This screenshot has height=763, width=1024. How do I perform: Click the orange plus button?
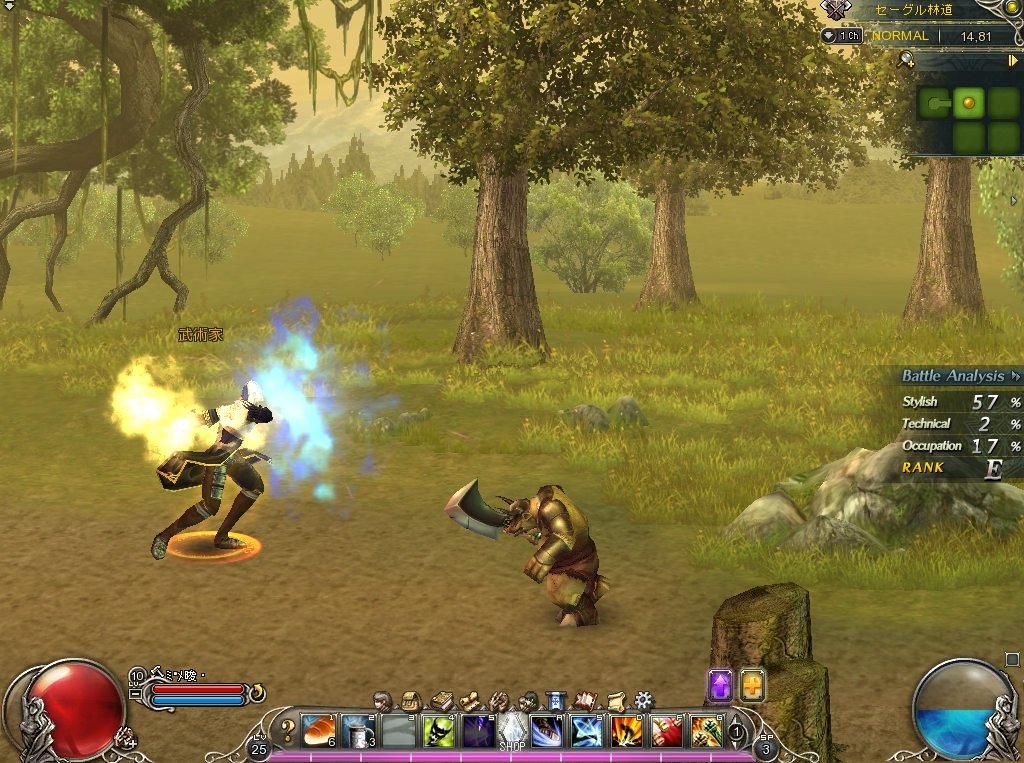click(x=752, y=685)
